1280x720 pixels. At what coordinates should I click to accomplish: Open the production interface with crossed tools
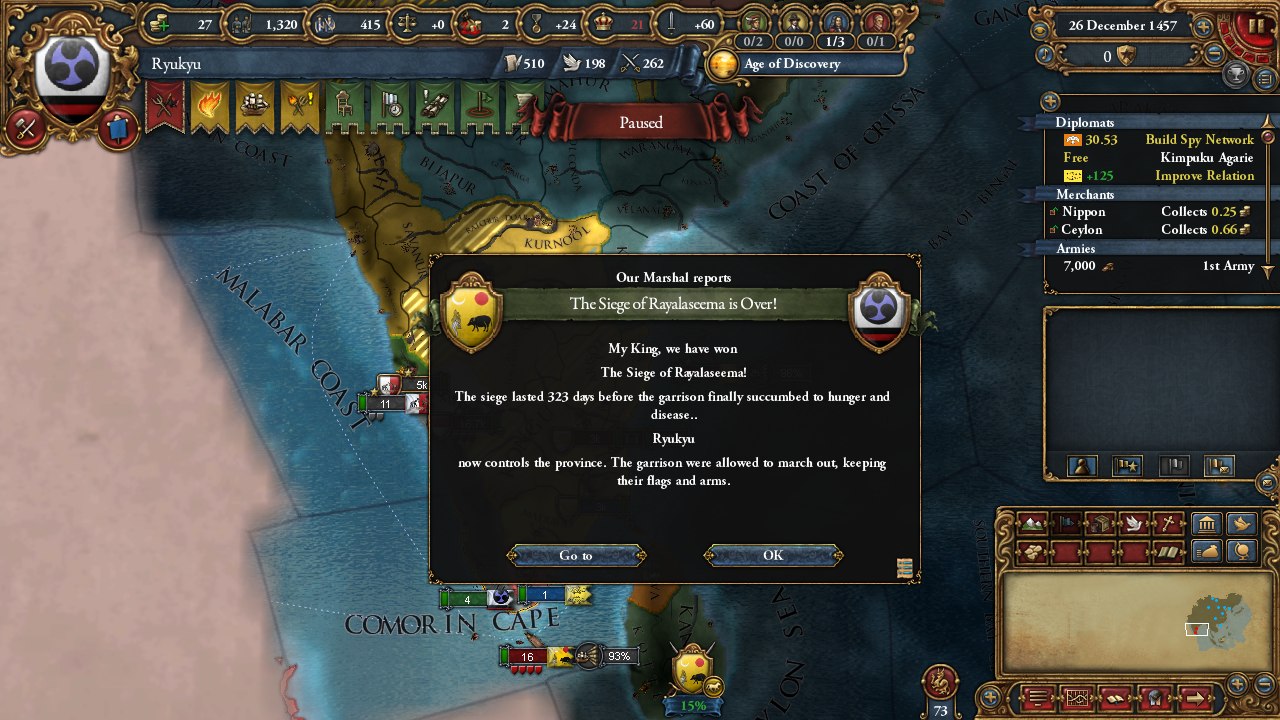click(26, 128)
